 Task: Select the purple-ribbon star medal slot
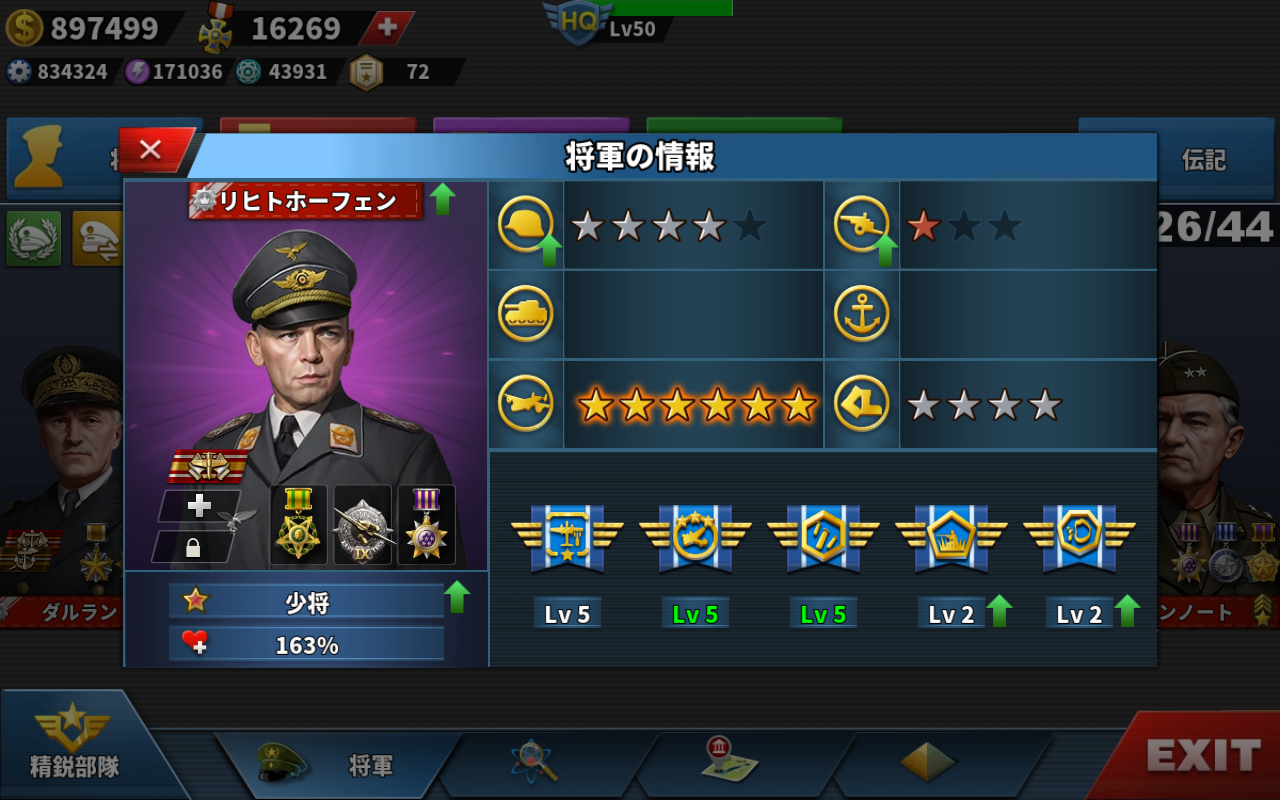pyautogui.click(x=426, y=525)
